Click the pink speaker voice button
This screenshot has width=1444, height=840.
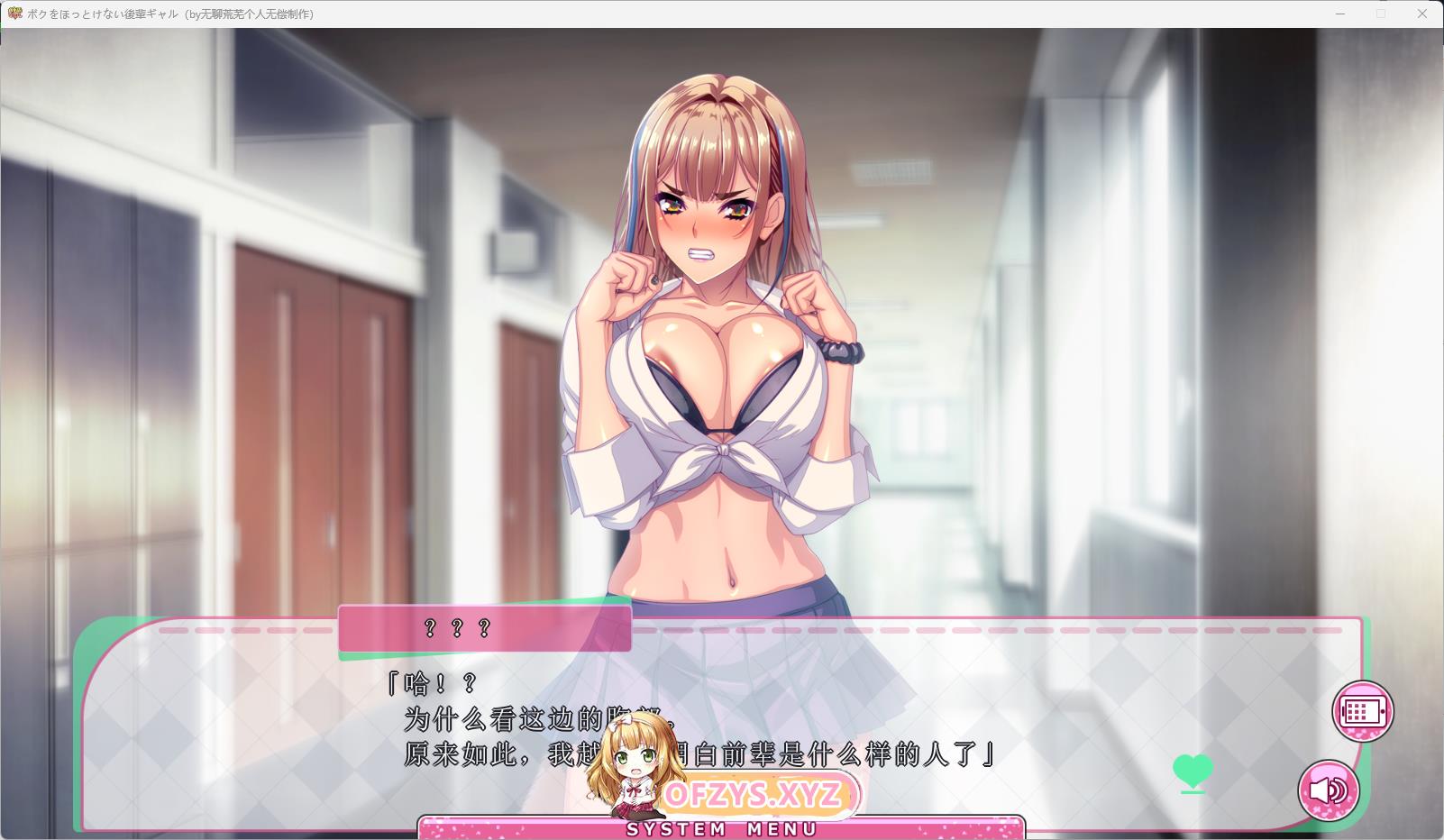(x=1329, y=790)
